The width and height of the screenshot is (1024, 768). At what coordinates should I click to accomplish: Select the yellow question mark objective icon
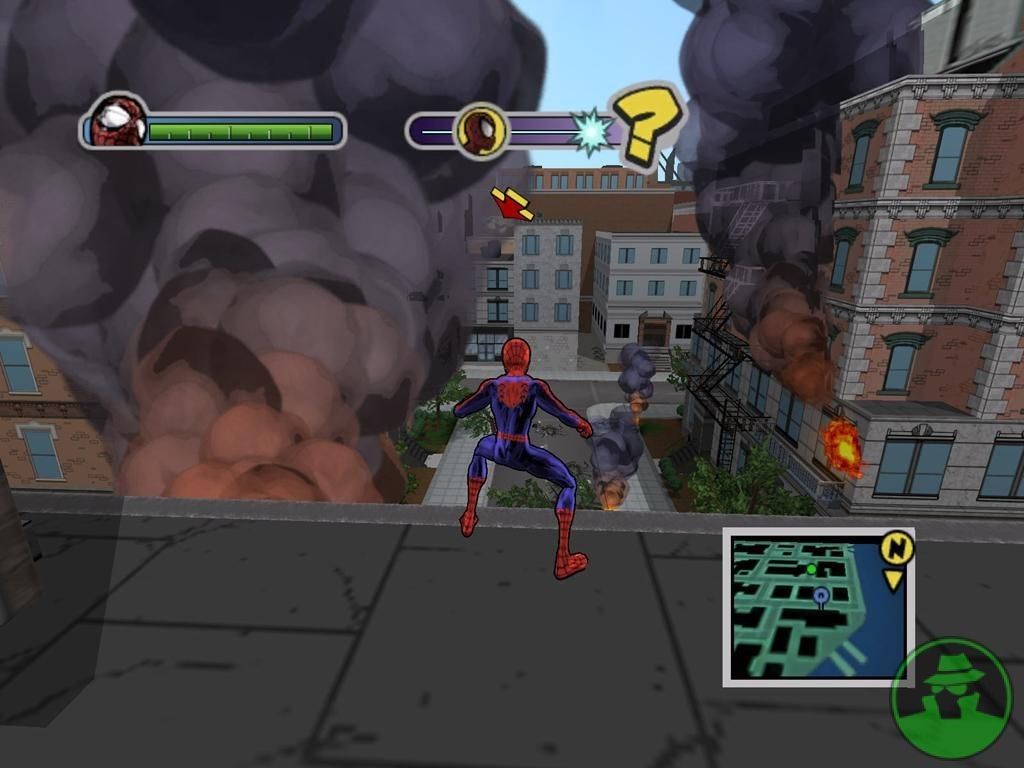click(x=648, y=126)
